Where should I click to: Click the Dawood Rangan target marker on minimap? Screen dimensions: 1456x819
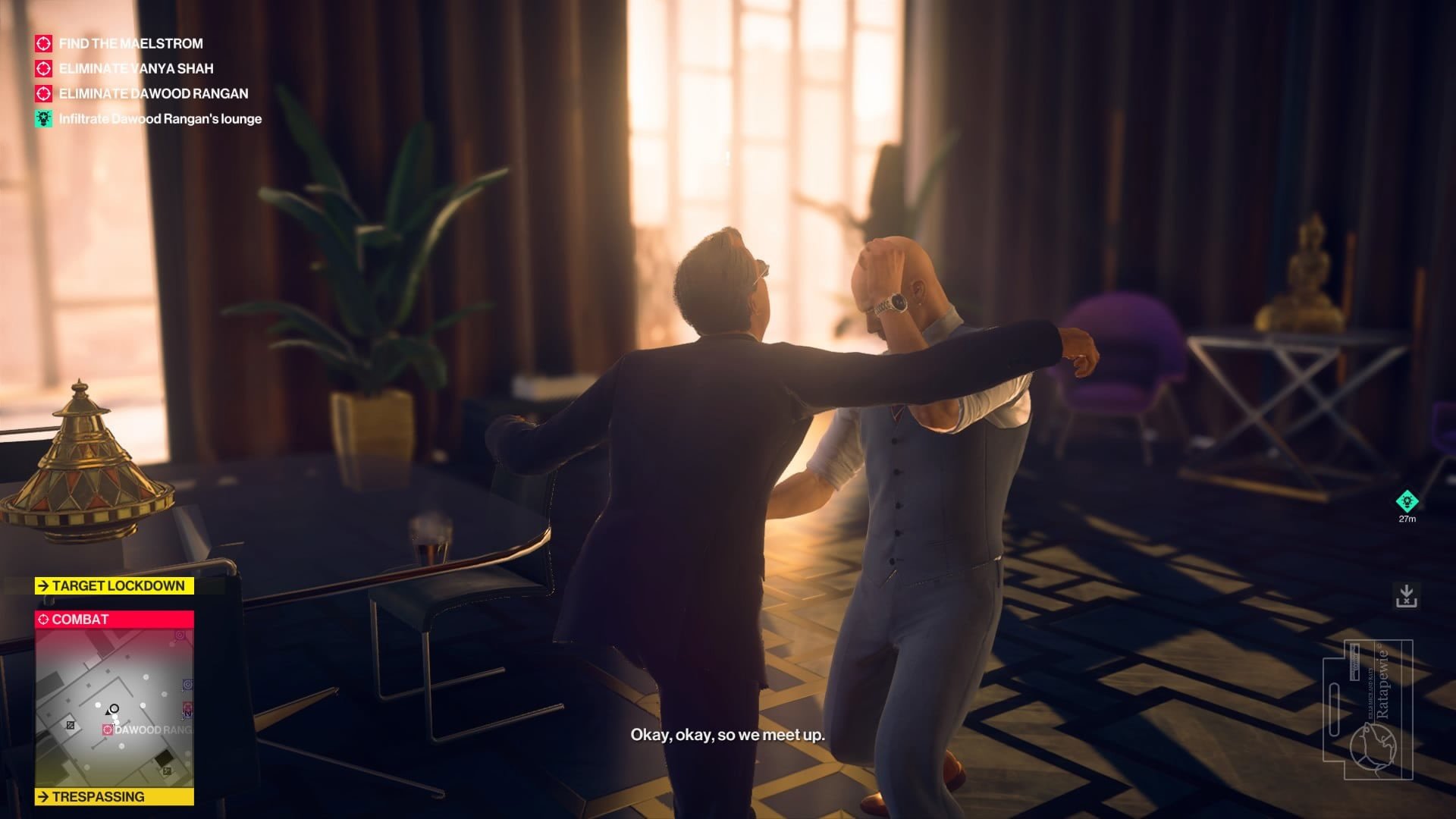click(x=108, y=730)
